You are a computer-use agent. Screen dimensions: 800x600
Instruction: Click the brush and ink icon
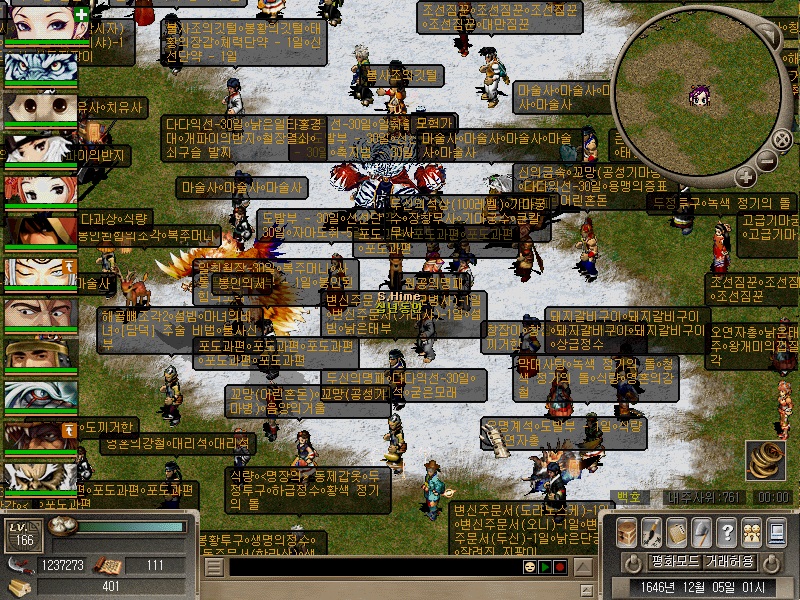coord(652,531)
